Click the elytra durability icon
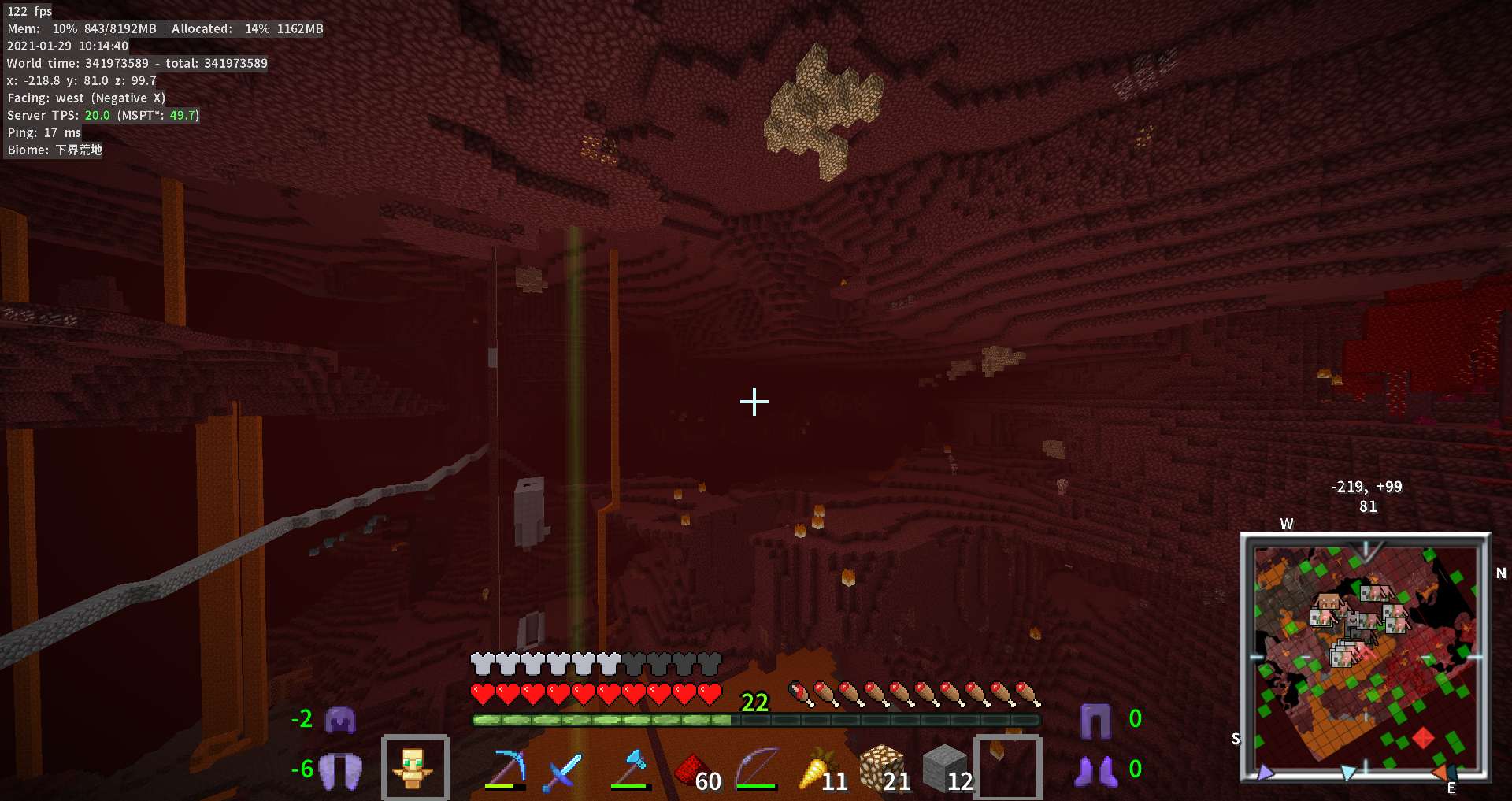 pos(340,769)
